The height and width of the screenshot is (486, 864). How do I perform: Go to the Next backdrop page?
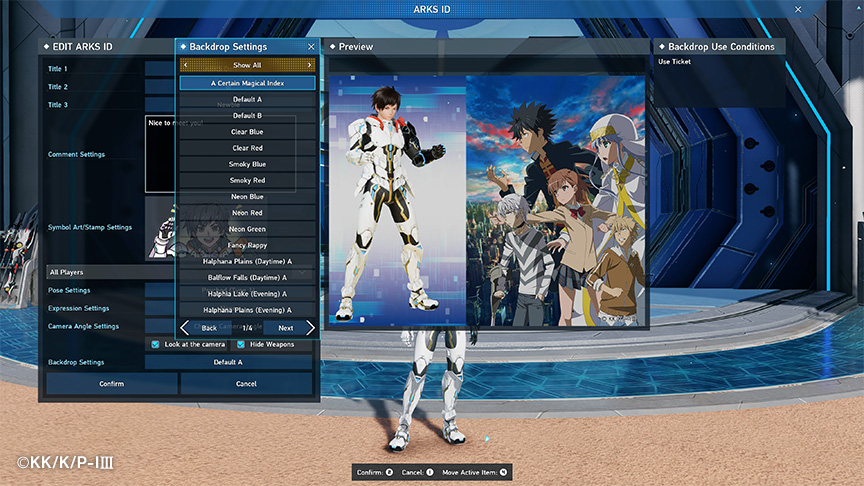(290, 328)
